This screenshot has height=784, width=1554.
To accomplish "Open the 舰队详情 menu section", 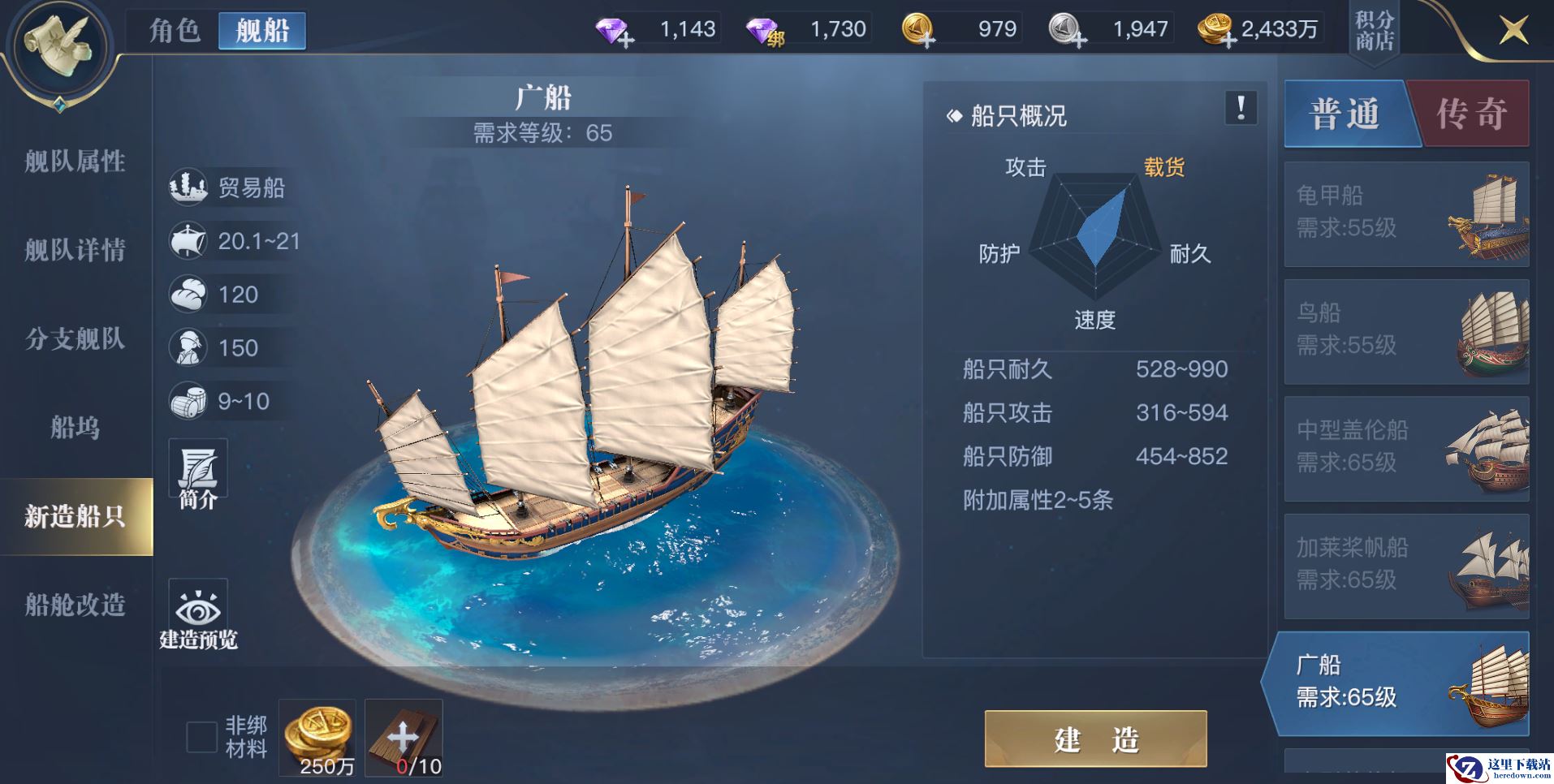I will click(76, 250).
